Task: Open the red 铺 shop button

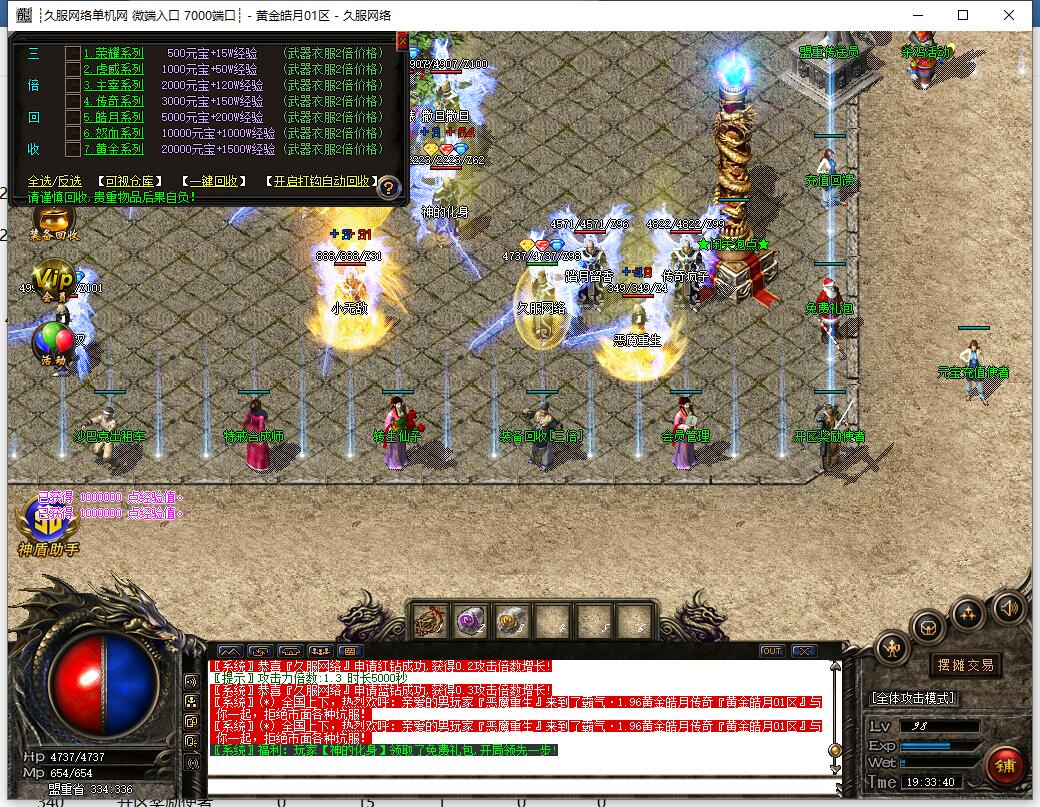Action: tap(1004, 765)
